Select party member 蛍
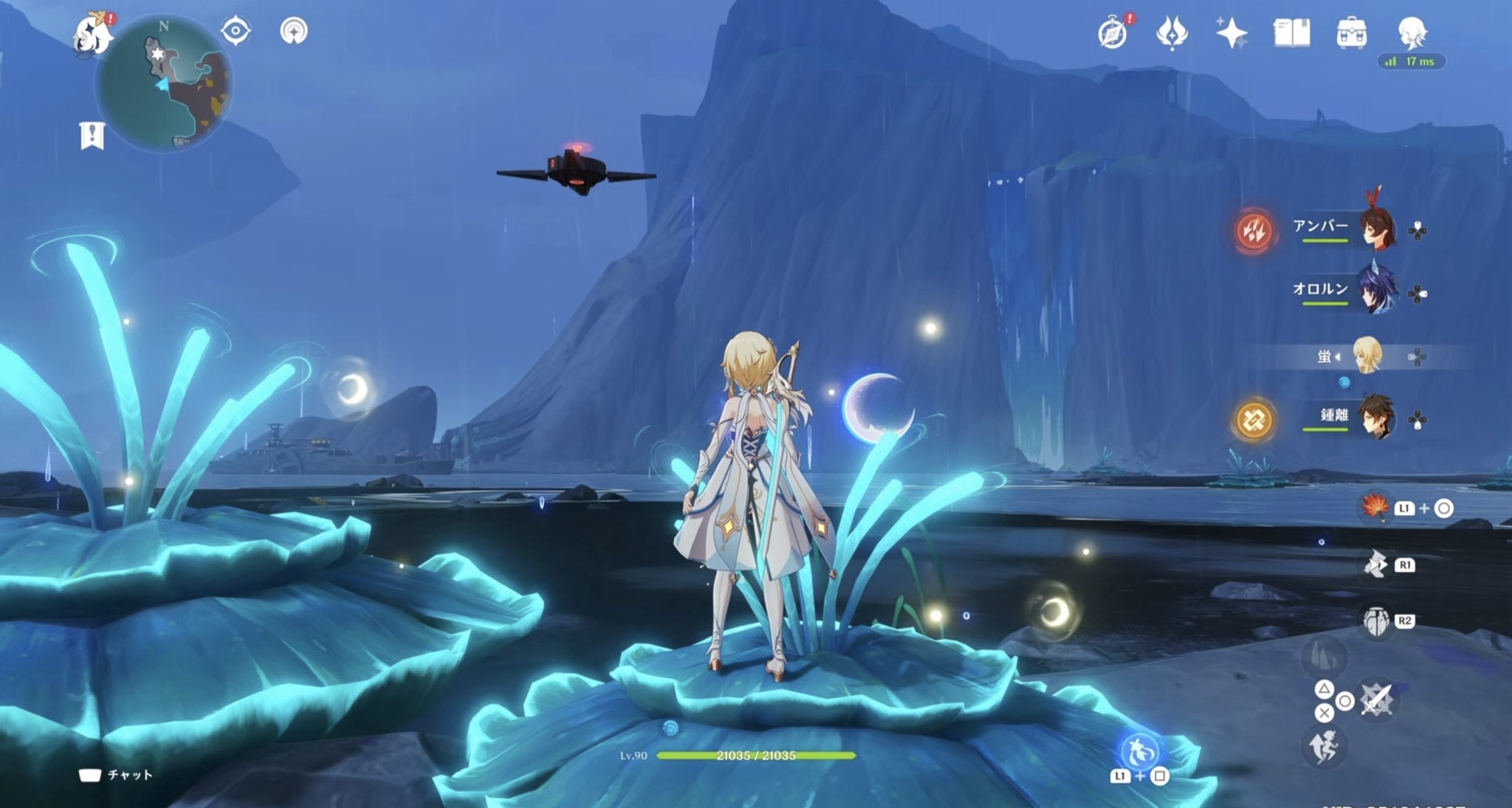1512x808 pixels. click(x=1366, y=356)
